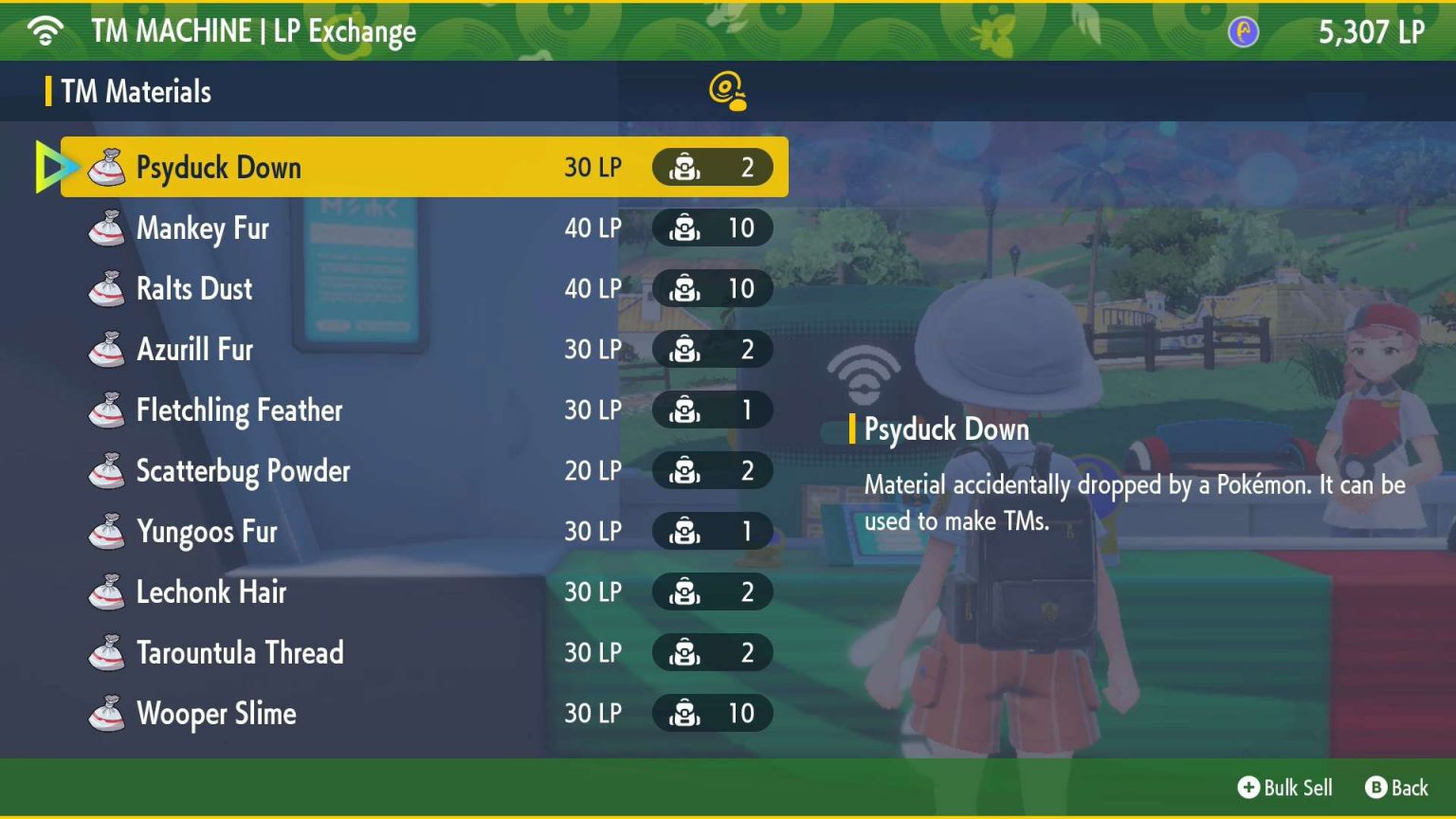Select the Azurill Fur row
Image resolution: width=1456 pixels, height=819 pixels.
click(284, 349)
